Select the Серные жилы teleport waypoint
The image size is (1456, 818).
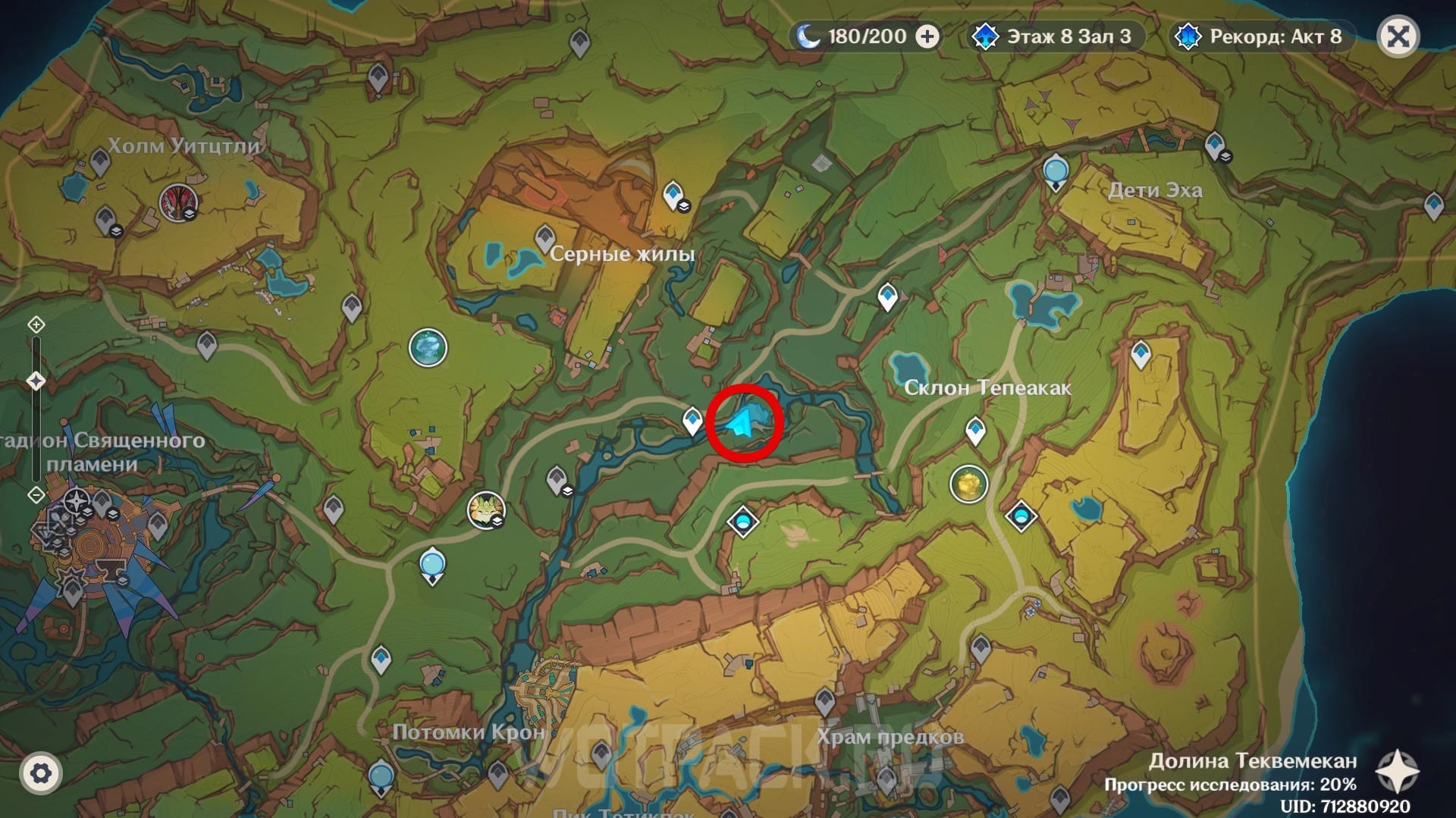point(544,238)
